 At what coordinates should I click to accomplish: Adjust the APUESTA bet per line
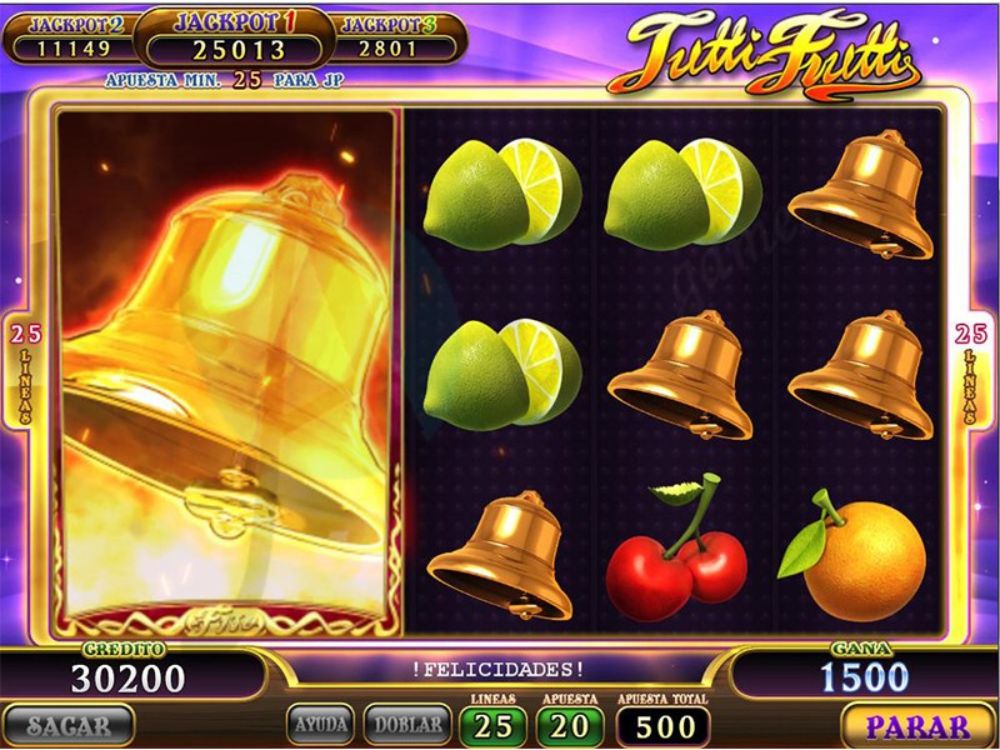click(x=570, y=725)
